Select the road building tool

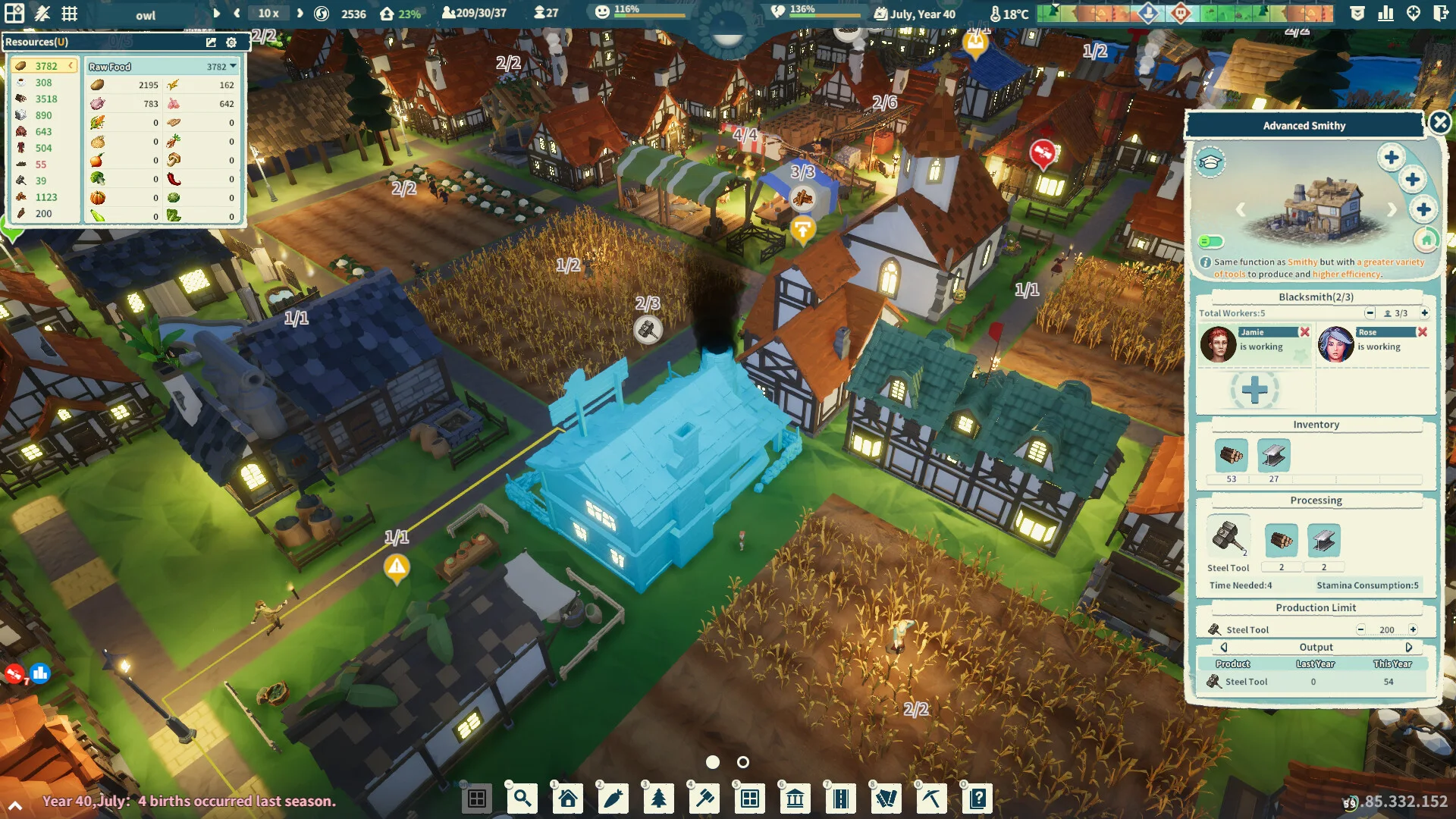[x=841, y=799]
